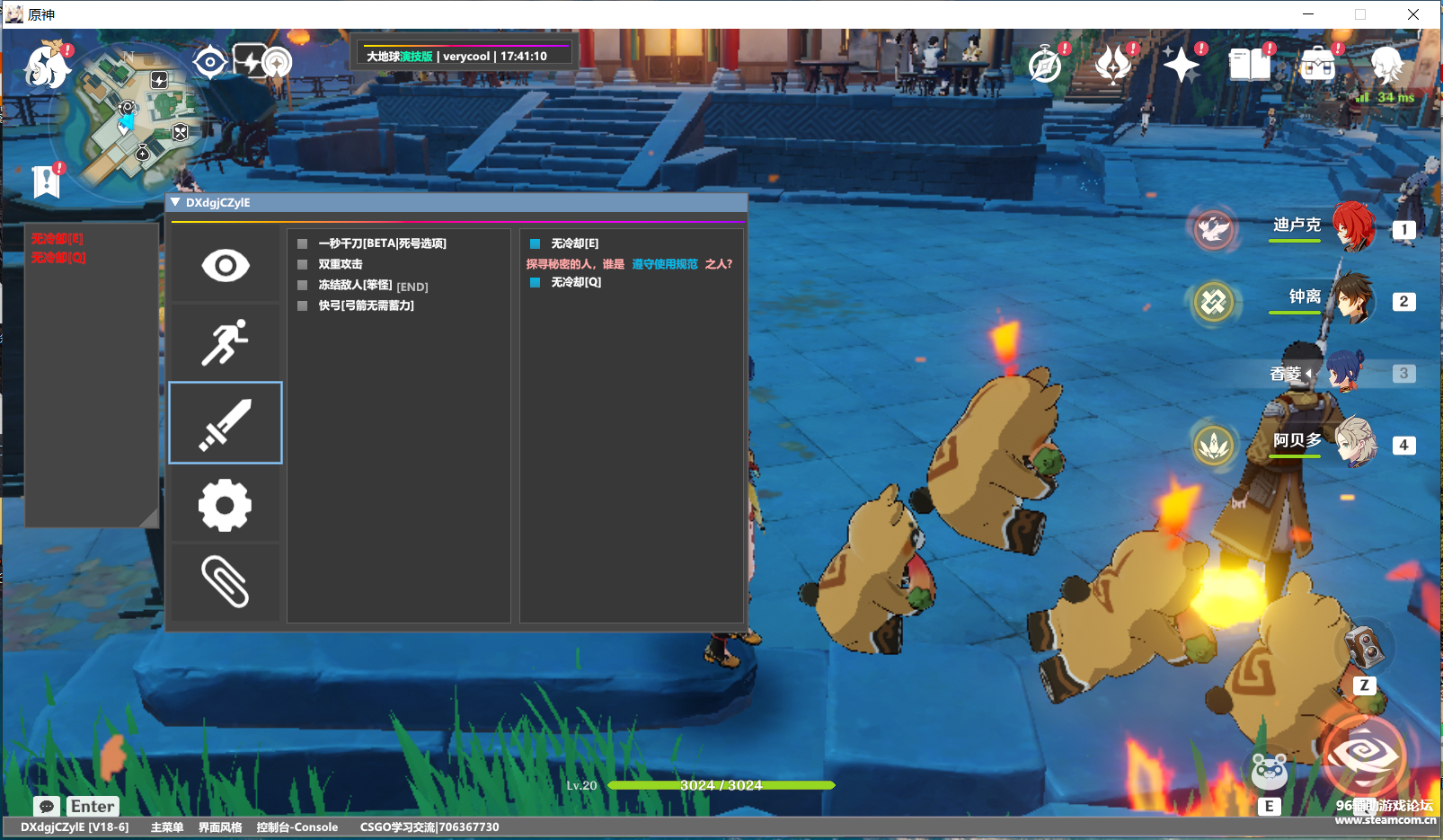Collapse the DXdgjCZylE window arrow

175,202
